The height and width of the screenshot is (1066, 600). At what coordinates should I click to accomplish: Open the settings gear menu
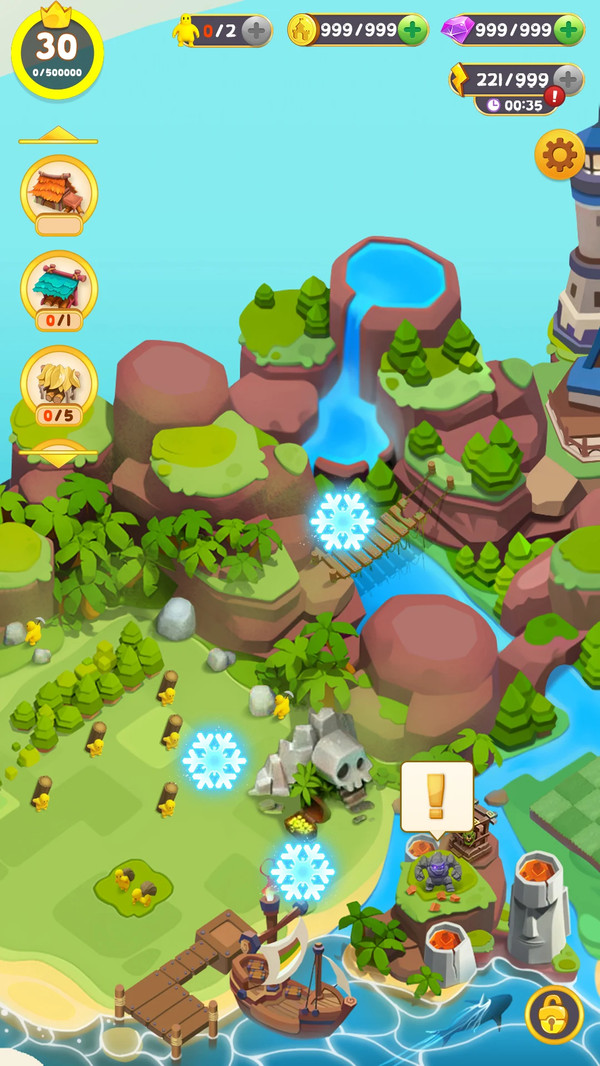point(560,155)
